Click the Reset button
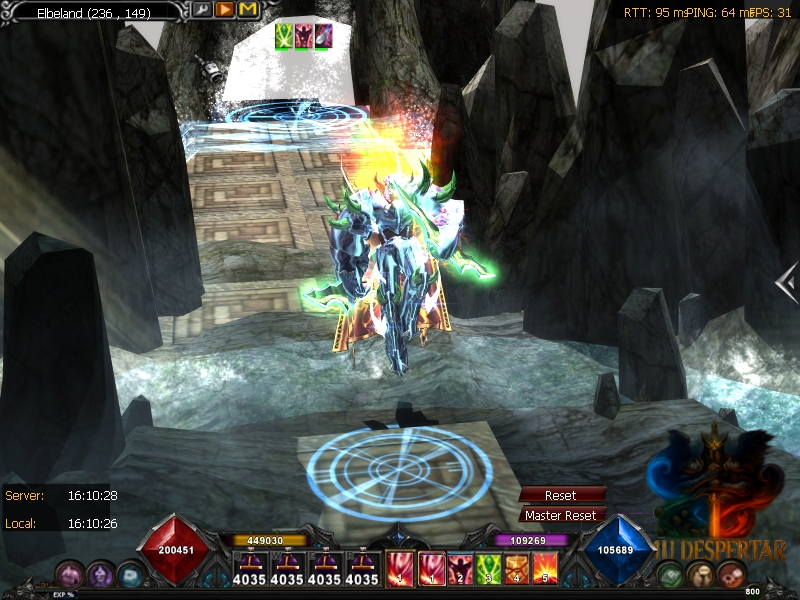This screenshot has height=600, width=800. point(561,496)
